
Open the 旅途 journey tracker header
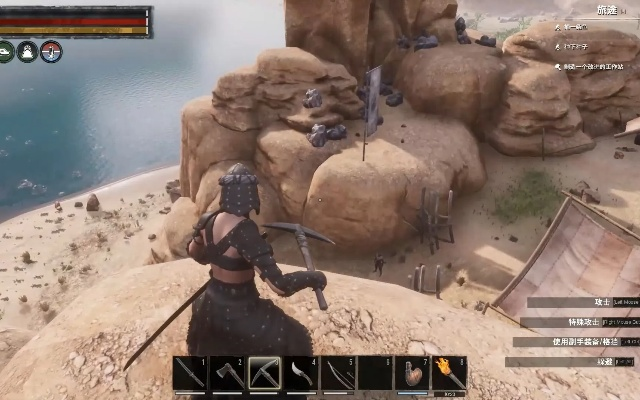(x=607, y=10)
